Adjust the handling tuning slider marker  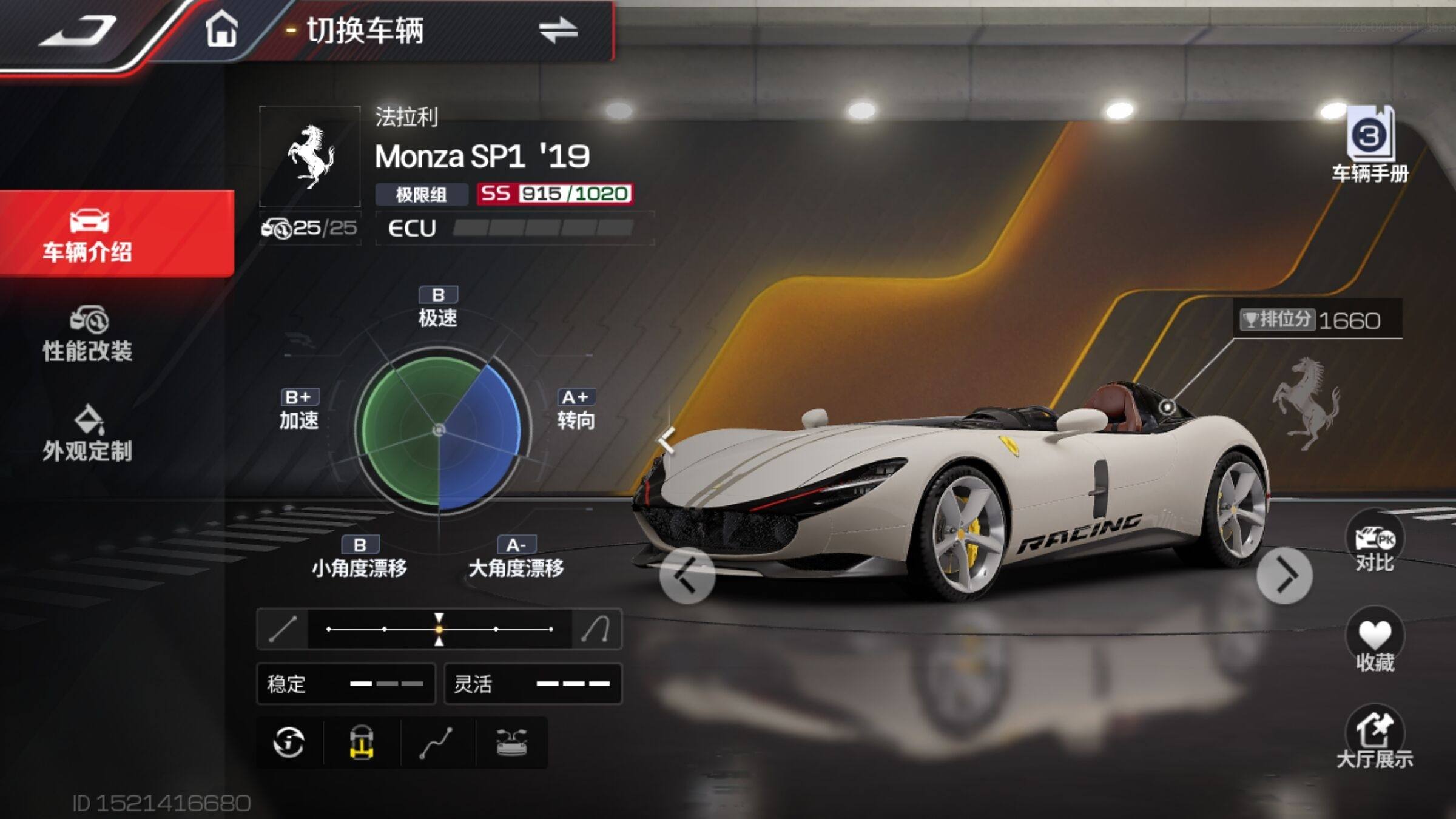pyautogui.click(x=439, y=629)
